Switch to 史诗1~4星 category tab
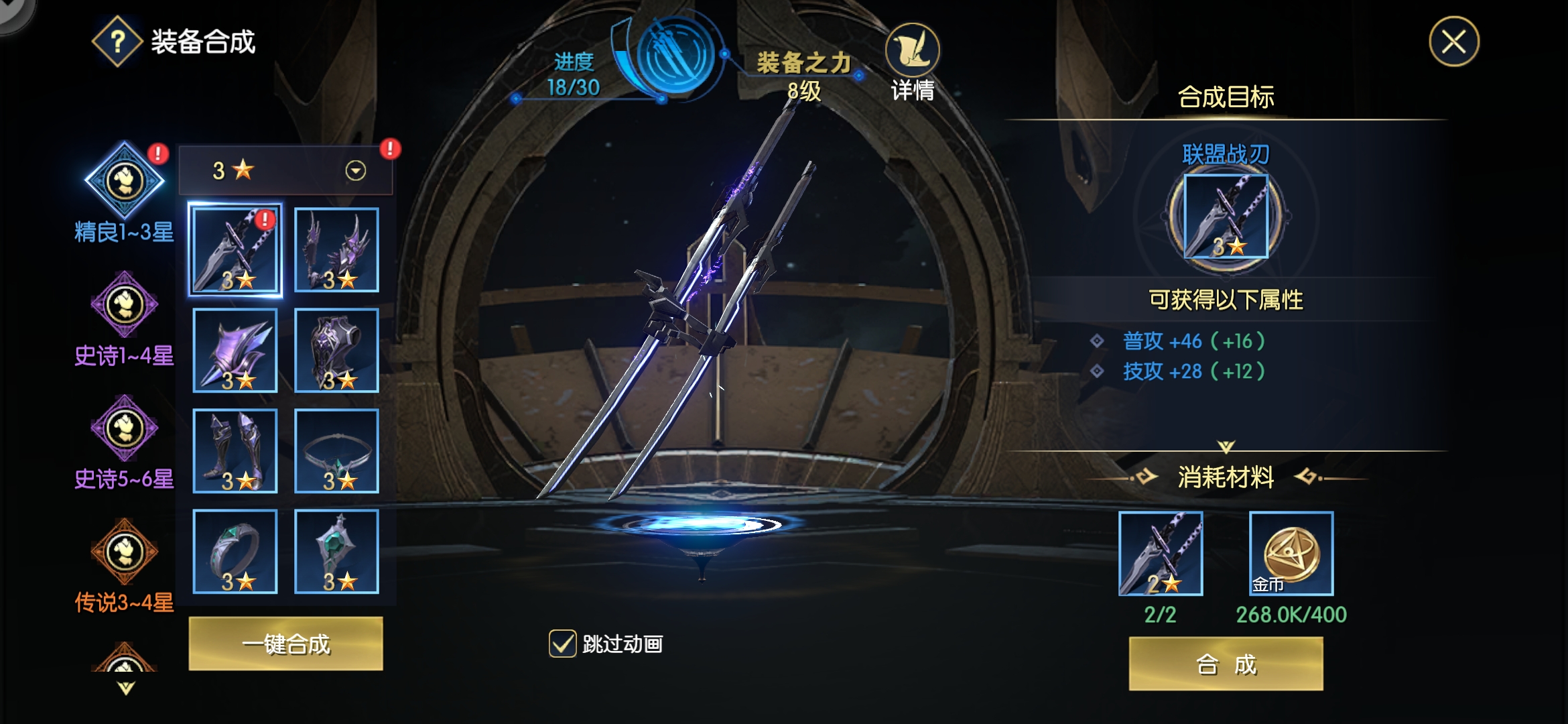 click(125, 305)
